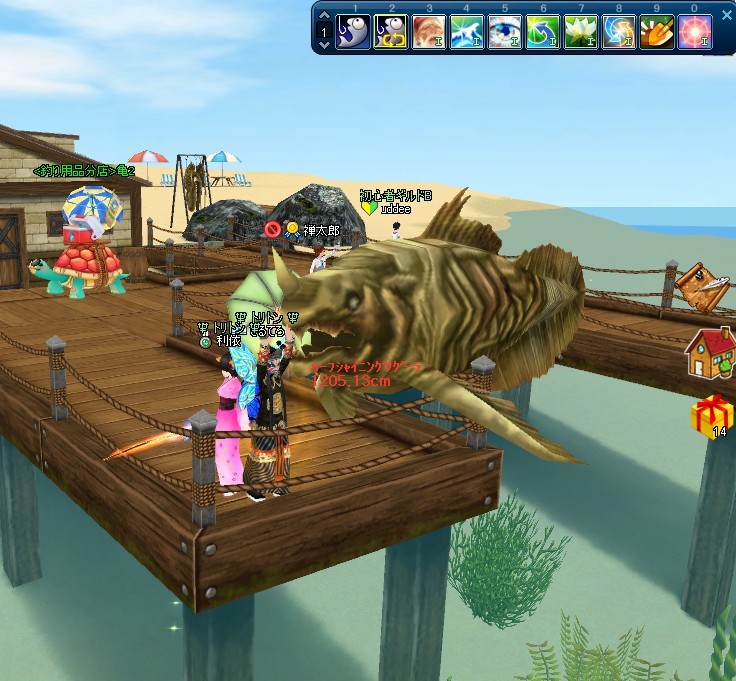Image resolution: width=736 pixels, height=681 pixels.
Task: Select the old man face skill
Action: (x=429, y=33)
